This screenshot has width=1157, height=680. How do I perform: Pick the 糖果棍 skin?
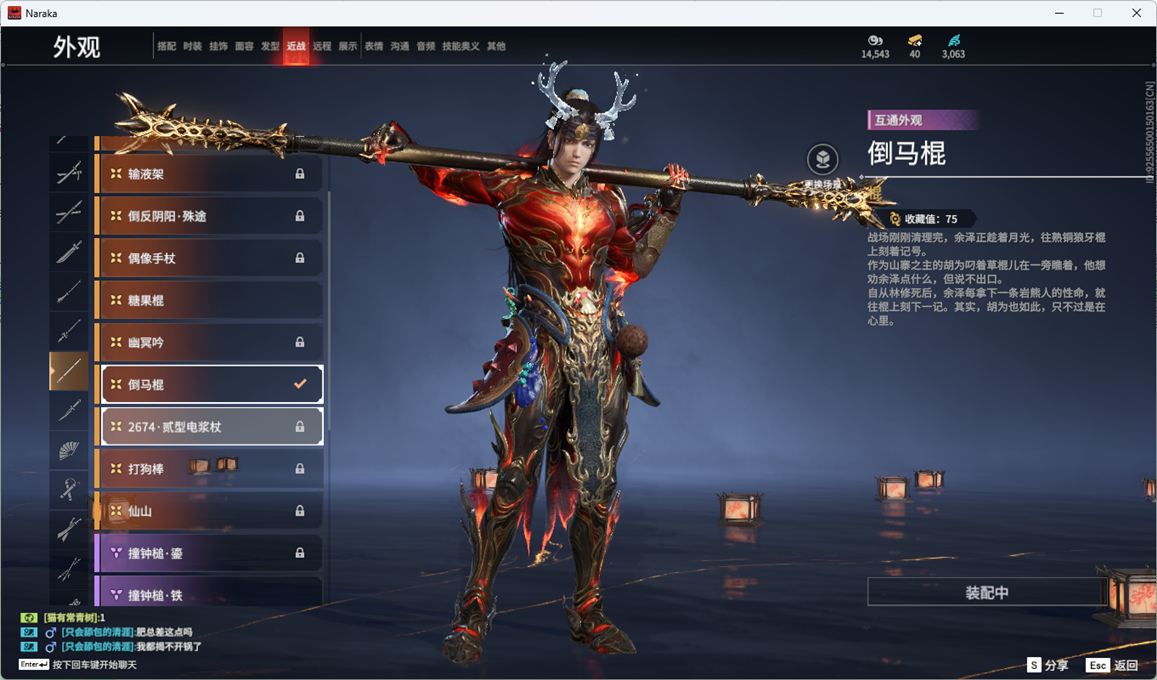point(208,300)
